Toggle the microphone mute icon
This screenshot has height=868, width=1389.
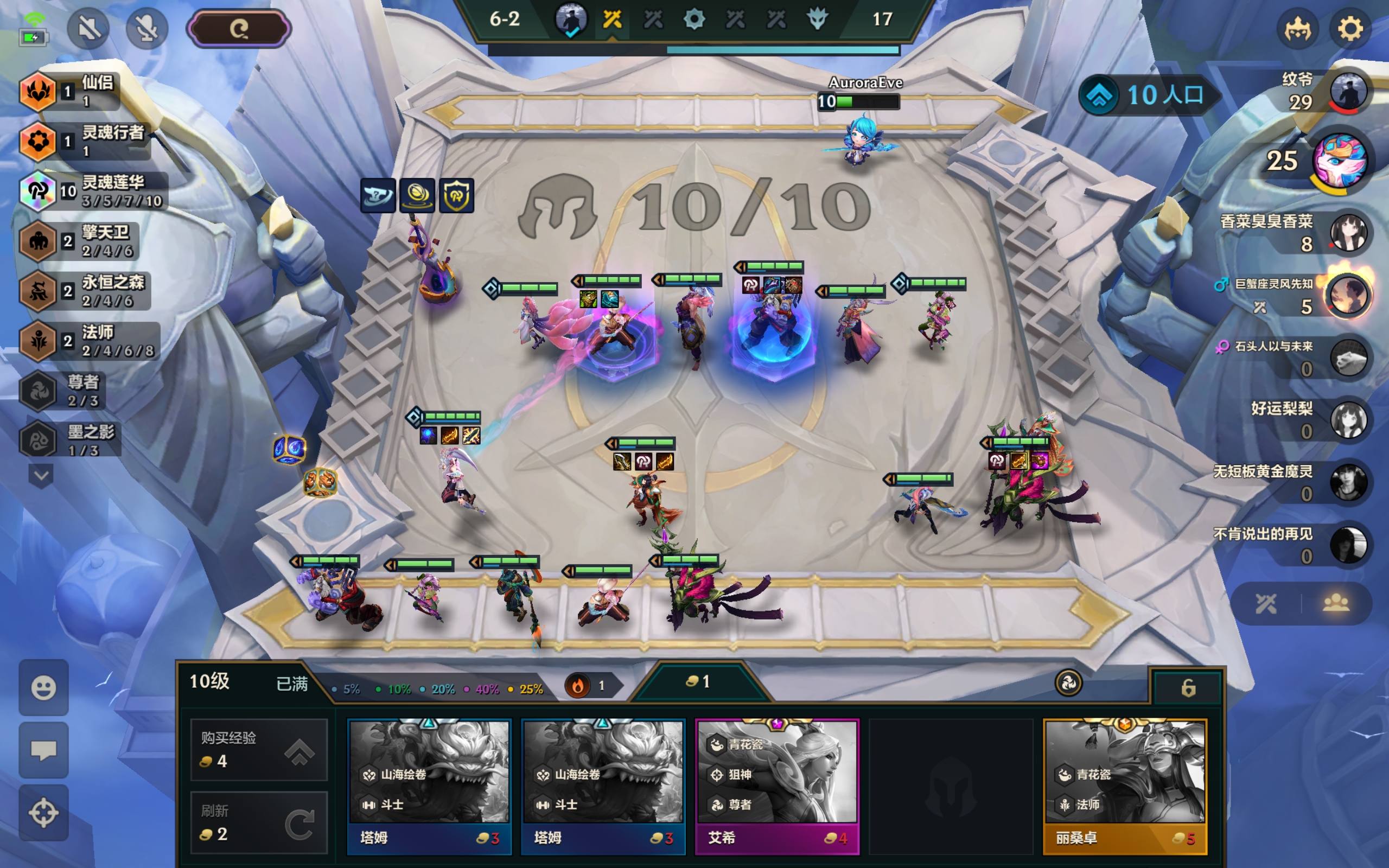(x=146, y=28)
